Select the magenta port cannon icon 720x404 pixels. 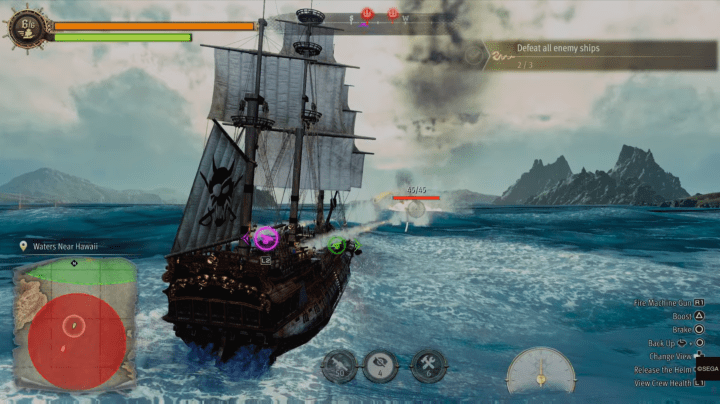[265, 238]
